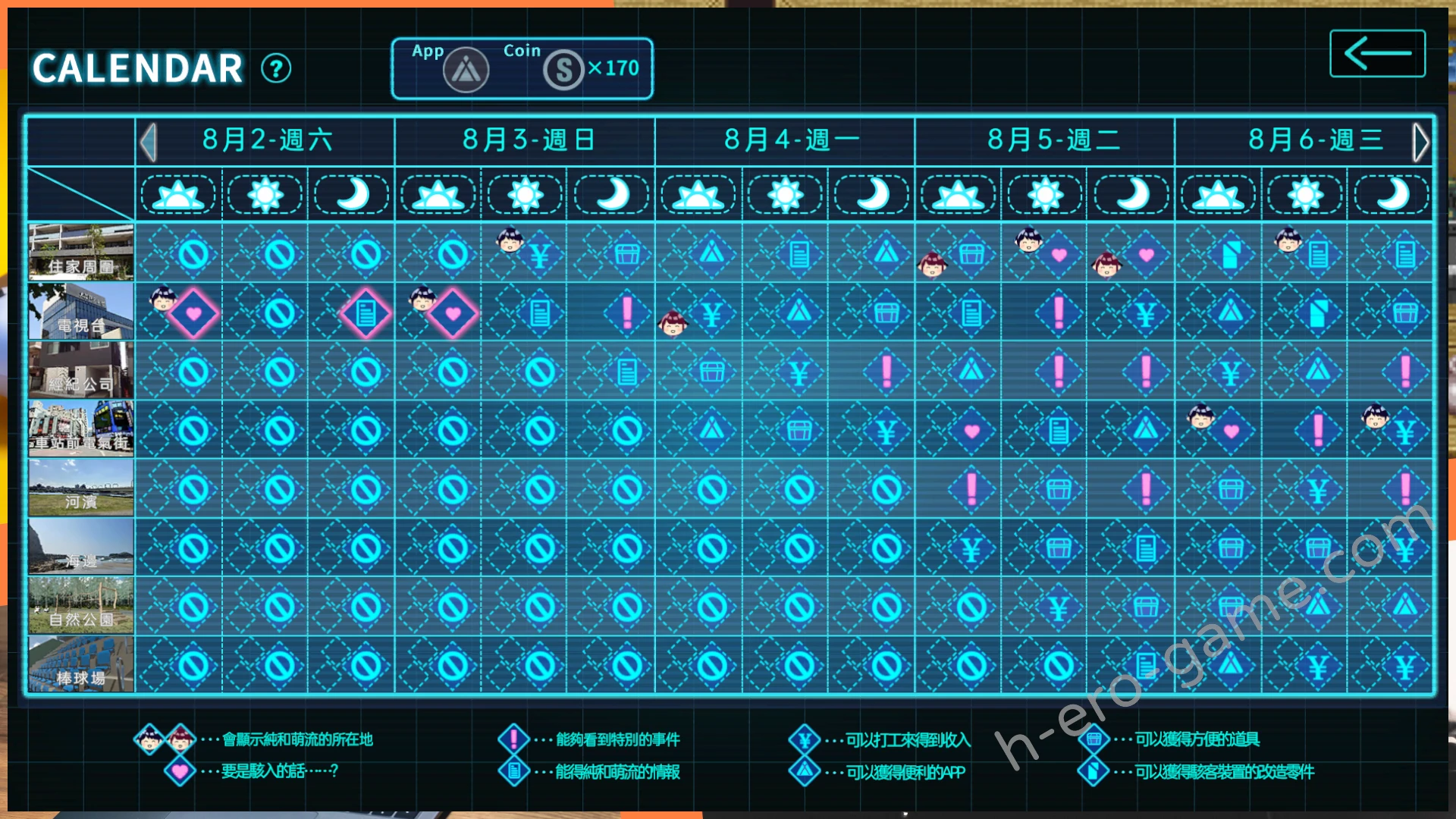Select the 8月3 night exclamation event at 電視台

point(626,312)
